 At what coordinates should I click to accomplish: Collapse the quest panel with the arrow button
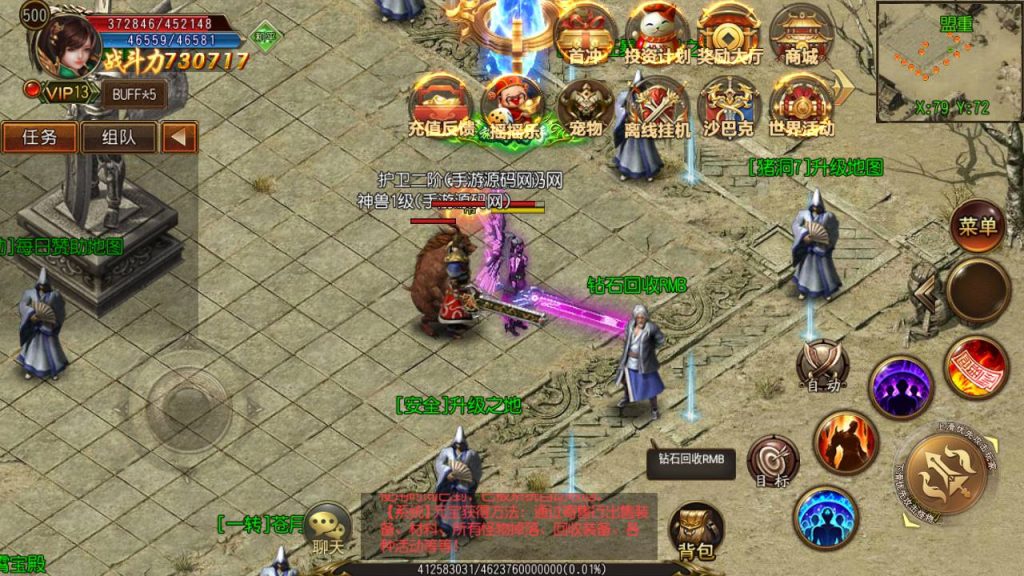click(180, 137)
